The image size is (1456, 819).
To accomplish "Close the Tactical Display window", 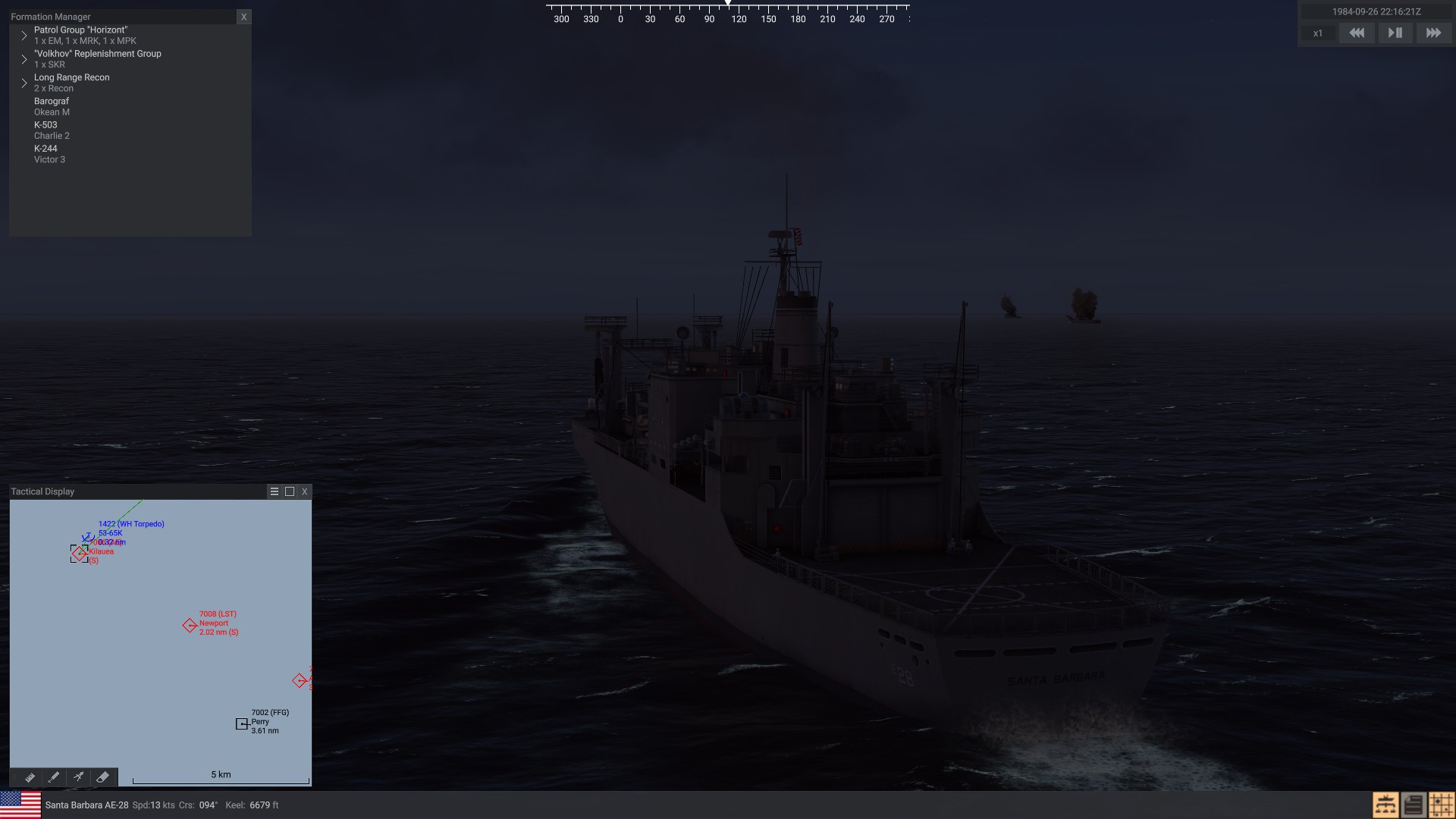I will point(305,491).
